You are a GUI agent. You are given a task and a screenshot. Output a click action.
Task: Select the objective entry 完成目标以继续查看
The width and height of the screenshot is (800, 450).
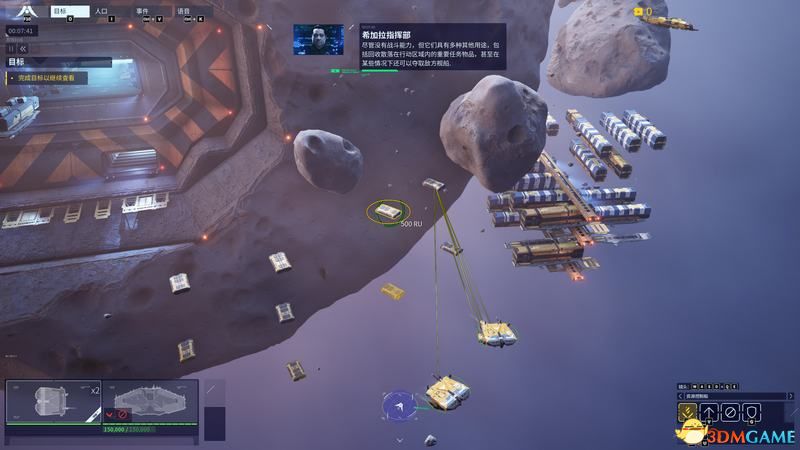coord(50,77)
